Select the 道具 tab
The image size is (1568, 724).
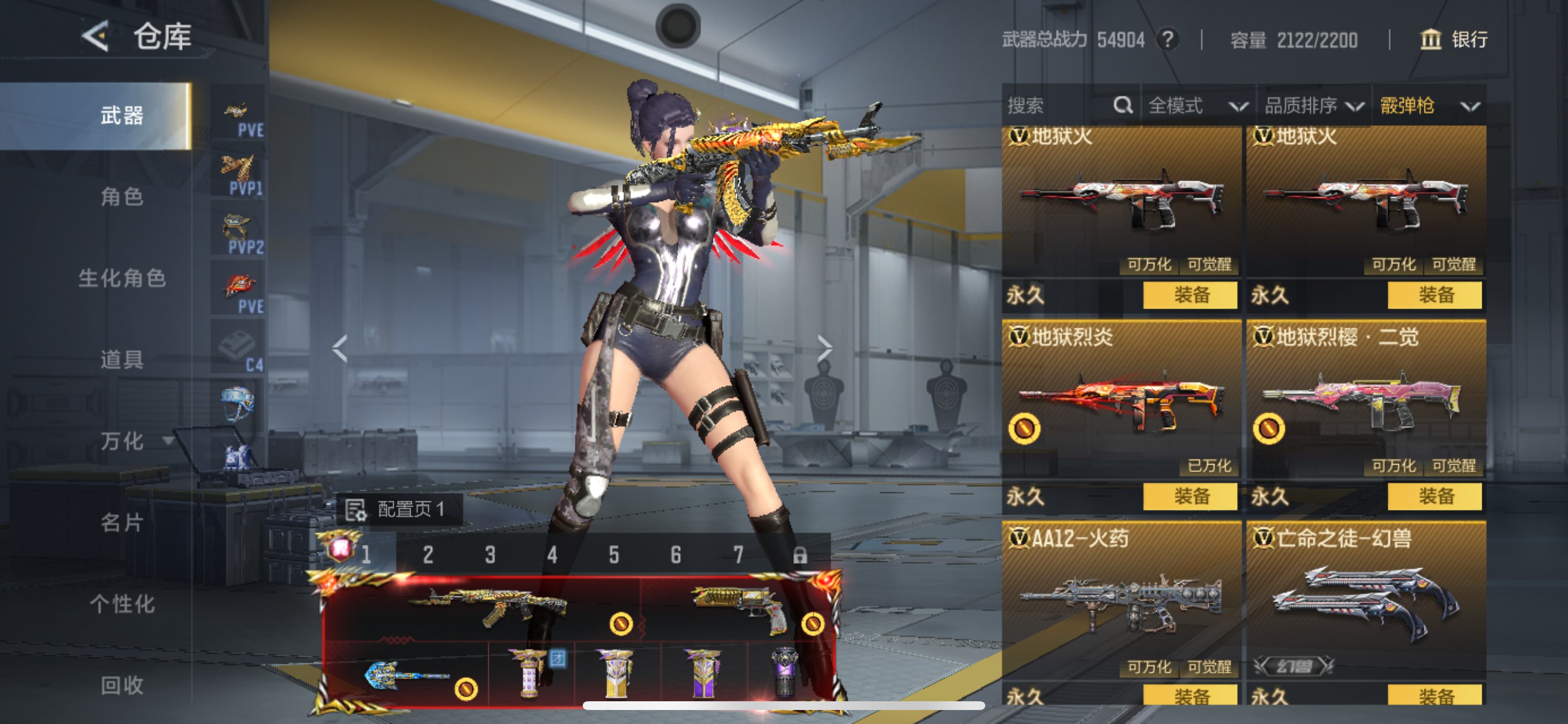point(122,359)
